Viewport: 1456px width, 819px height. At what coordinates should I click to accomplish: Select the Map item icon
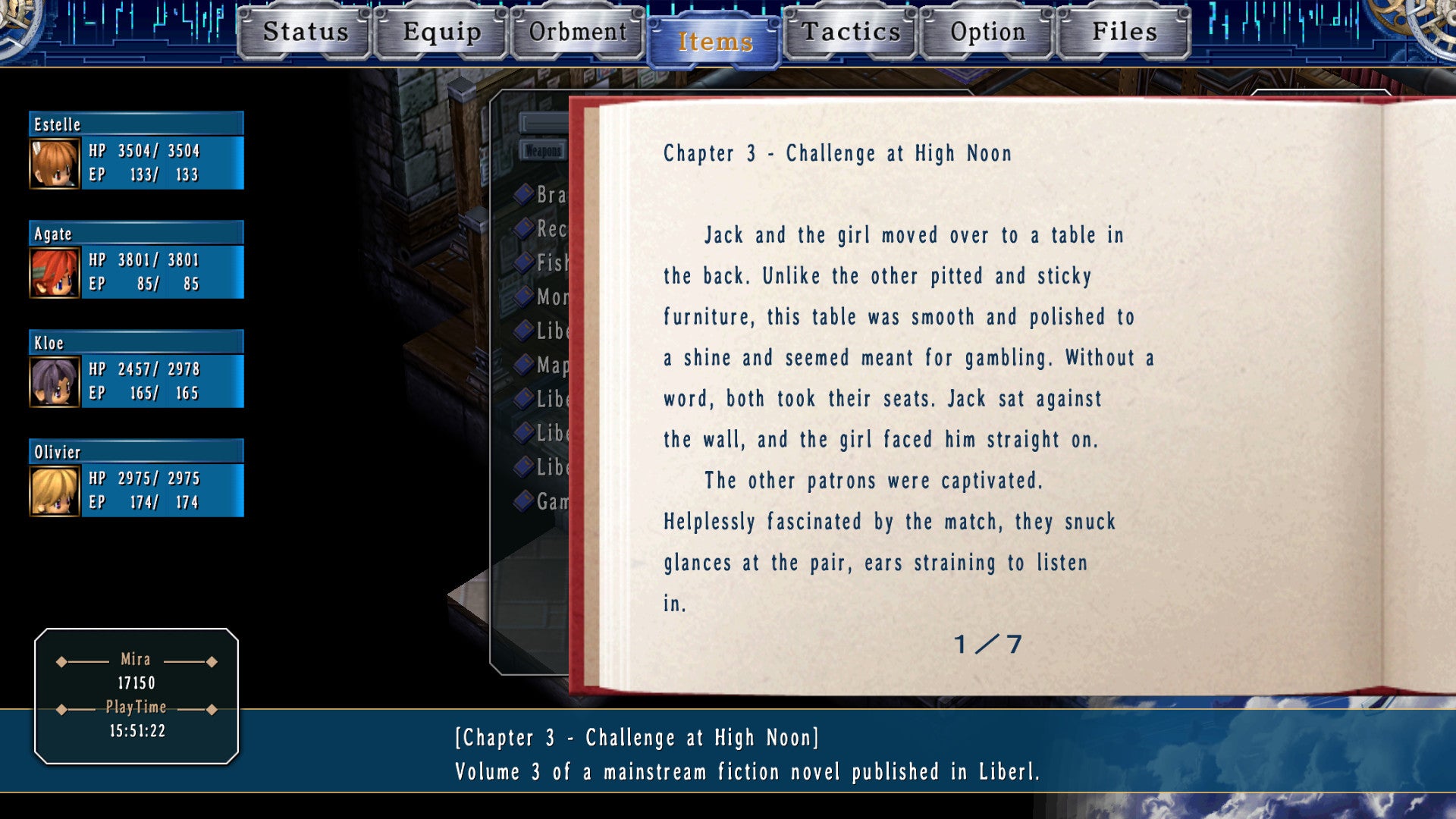(523, 365)
